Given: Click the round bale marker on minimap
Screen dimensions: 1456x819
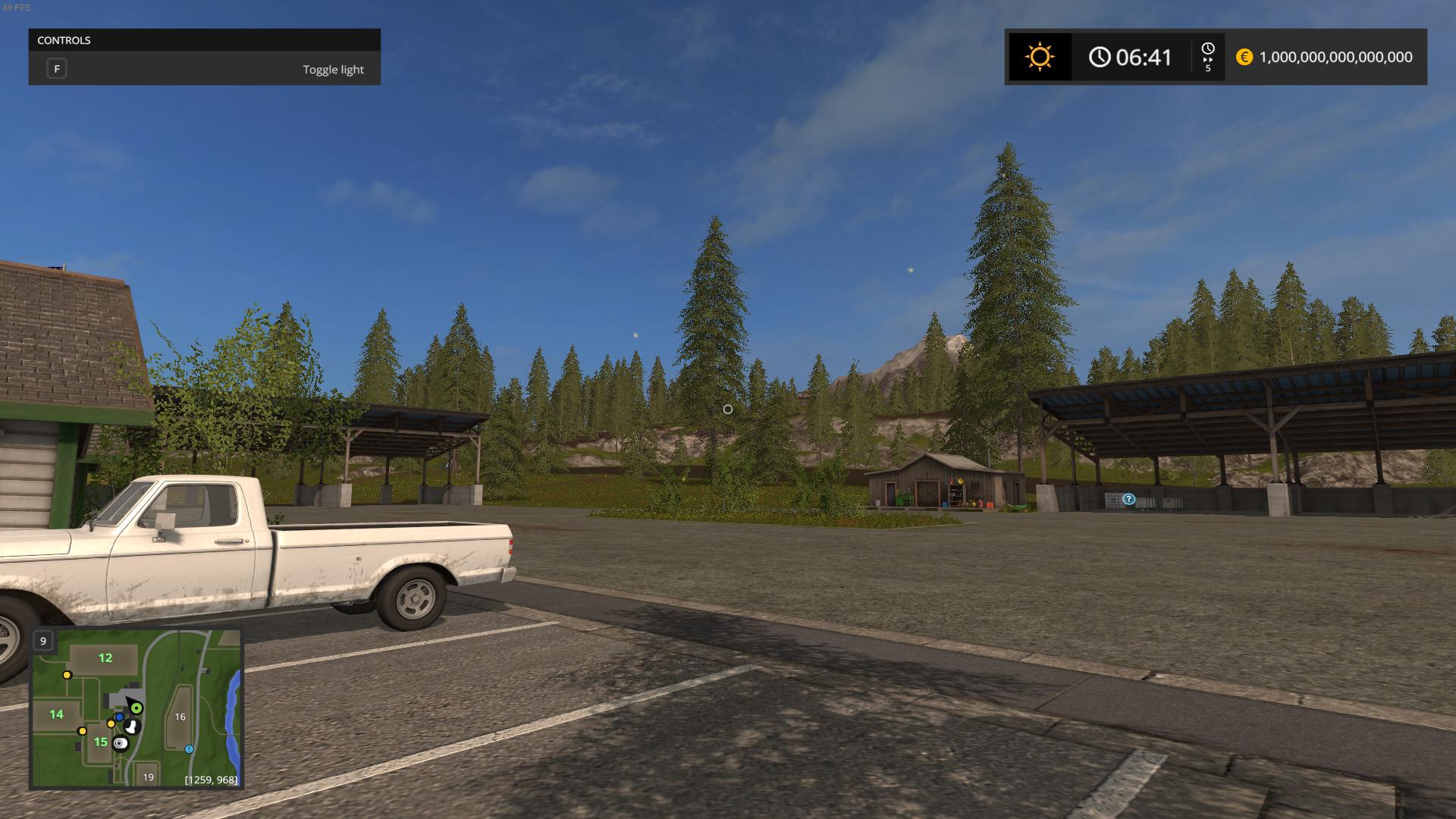Looking at the screenshot, I should click(x=120, y=744).
